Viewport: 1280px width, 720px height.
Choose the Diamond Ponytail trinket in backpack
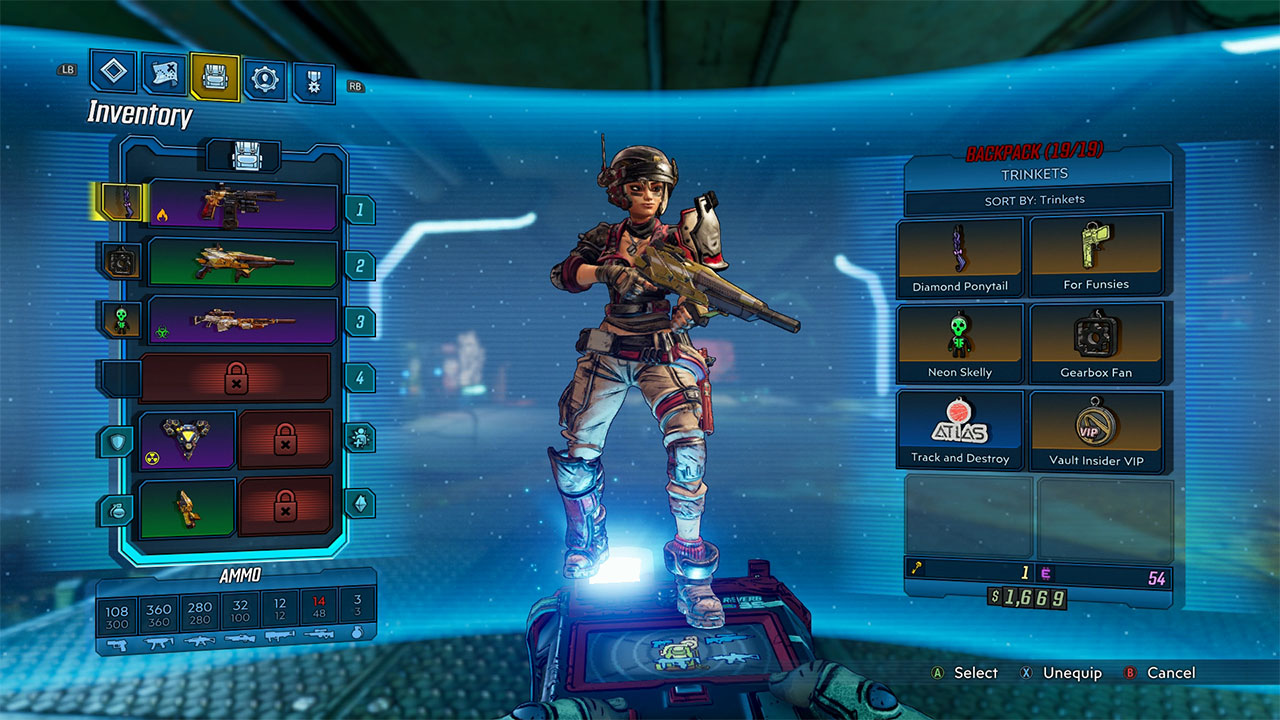coord(960,258)
